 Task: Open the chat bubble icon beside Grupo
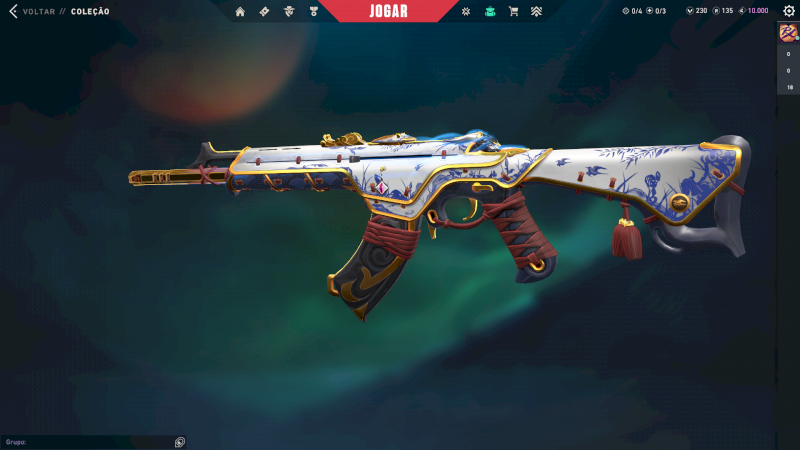(x=180, y=441)
